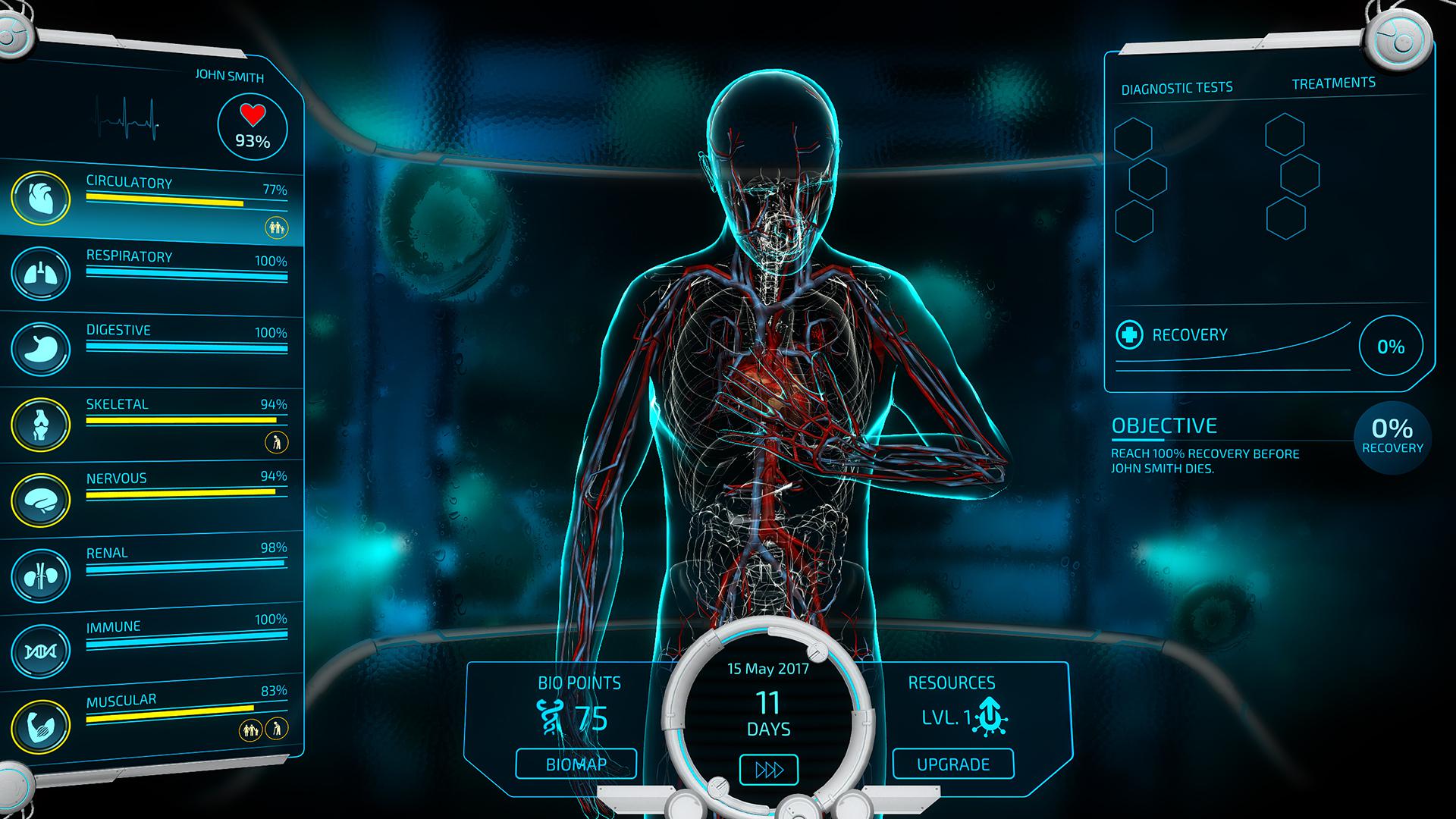Open the BIOMAP view

coord(575,764)
